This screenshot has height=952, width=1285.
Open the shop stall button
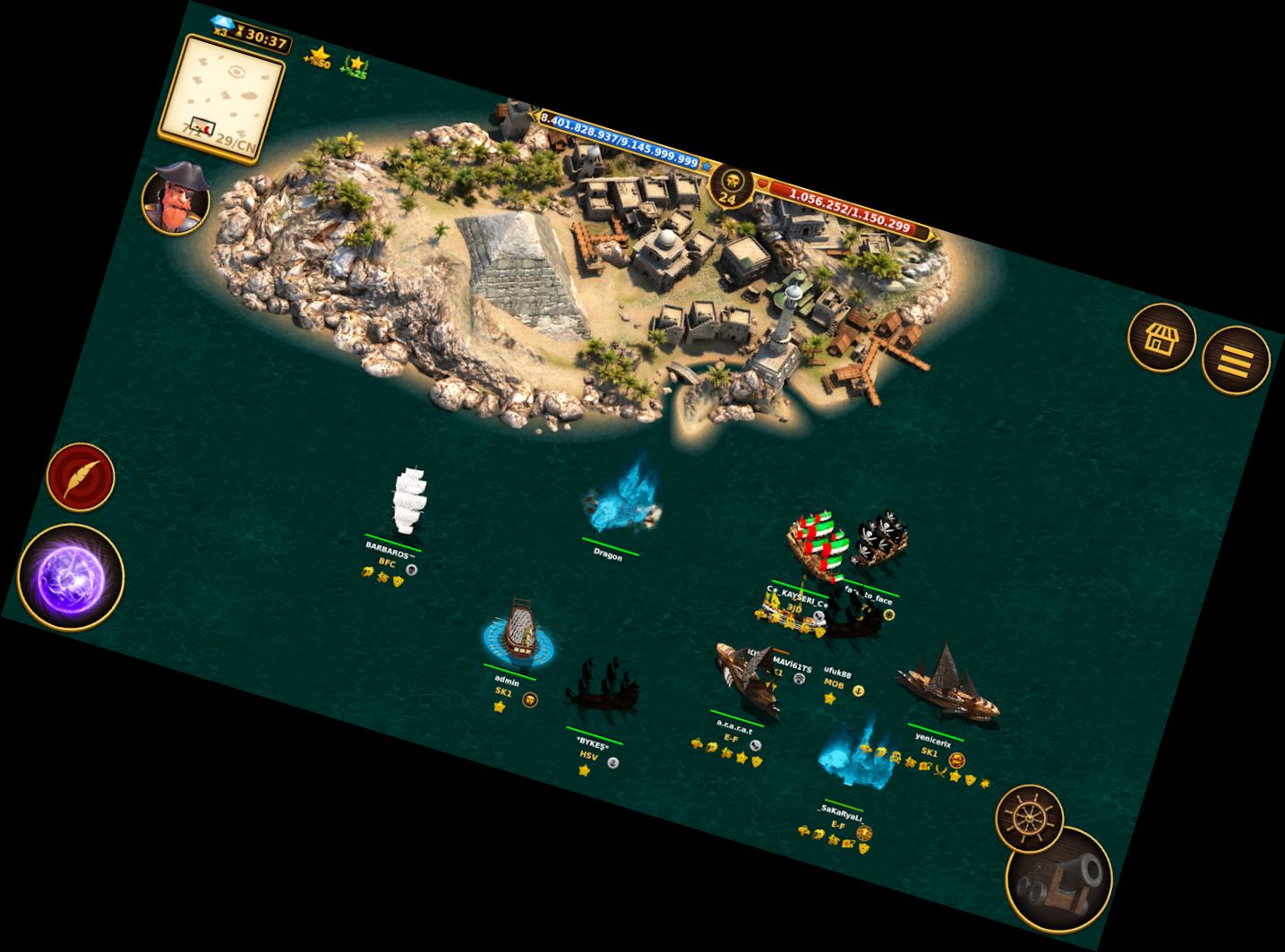[x=1161, y=338]
